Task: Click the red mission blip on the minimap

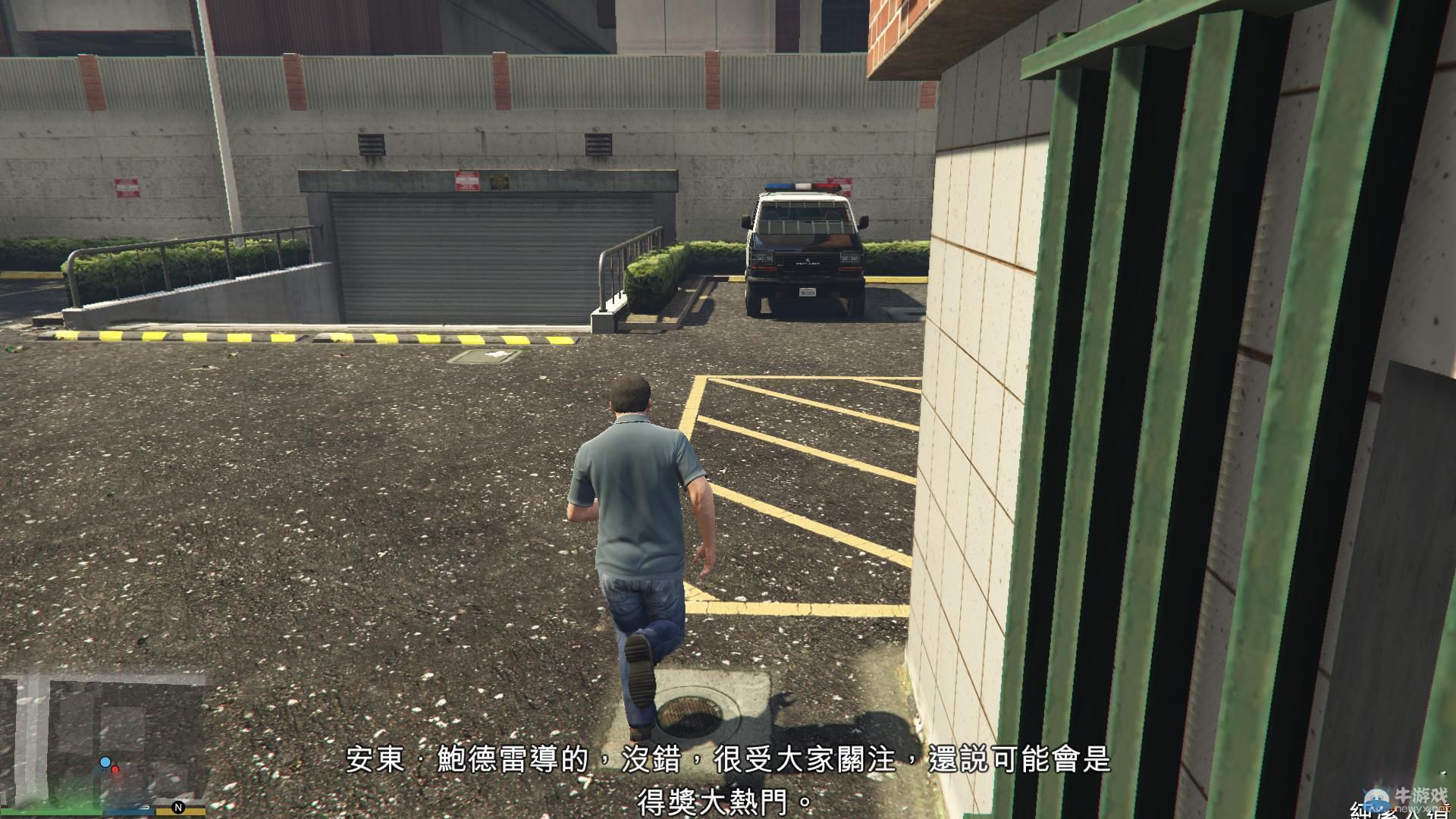Action: click(x=115, y=770)
